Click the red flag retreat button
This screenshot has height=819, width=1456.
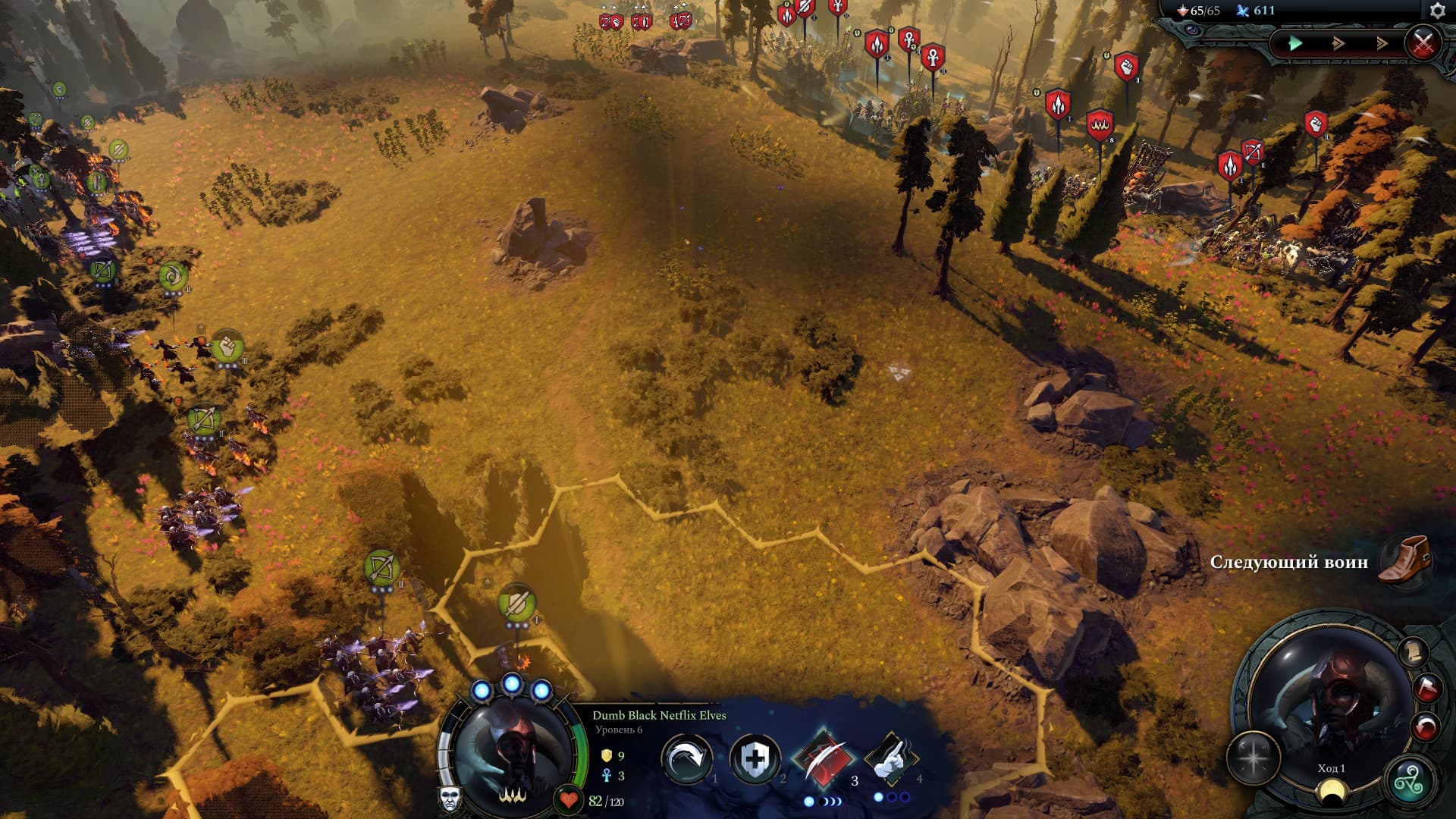1426,689
